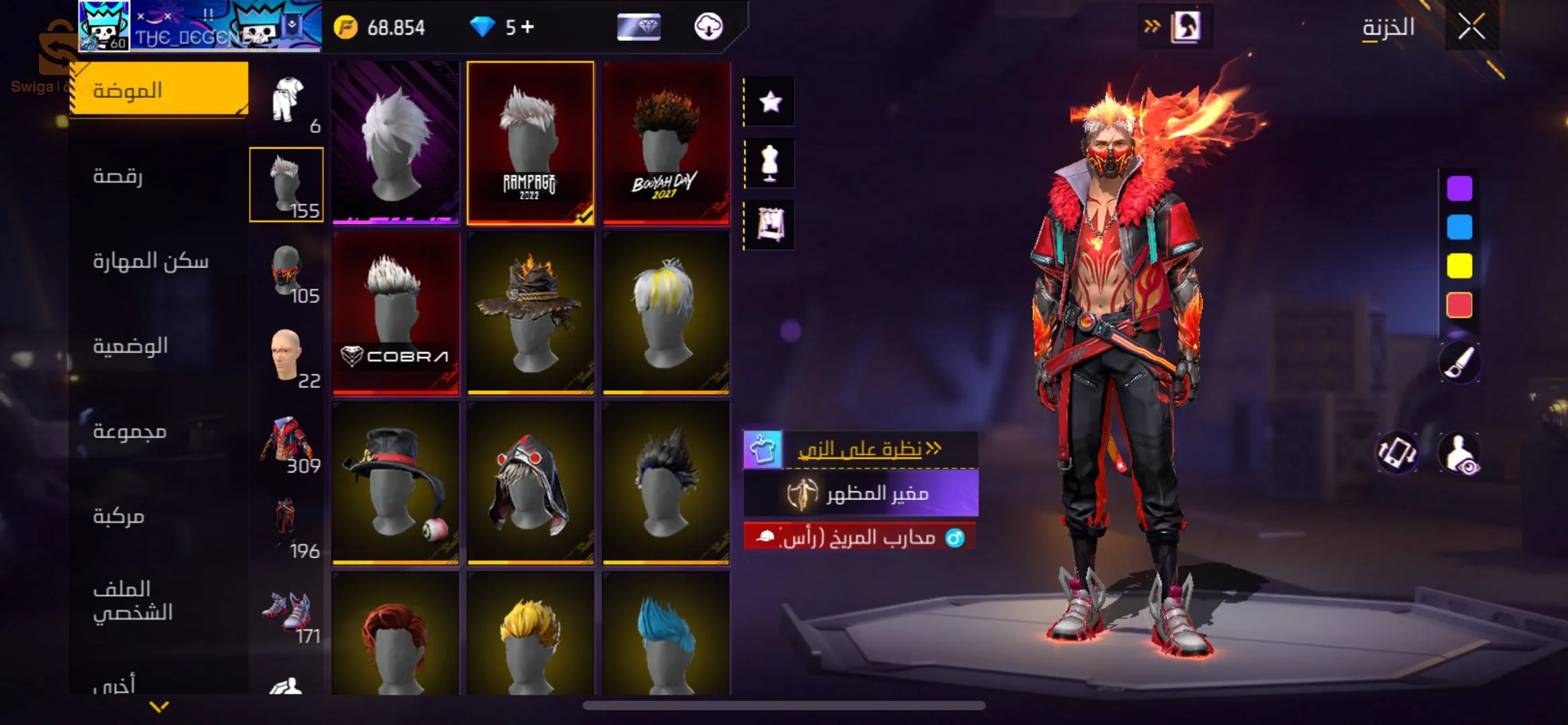Equip the Cobra spiky hair item
This screenshot has height=725, width=1568.
(396, 312)
